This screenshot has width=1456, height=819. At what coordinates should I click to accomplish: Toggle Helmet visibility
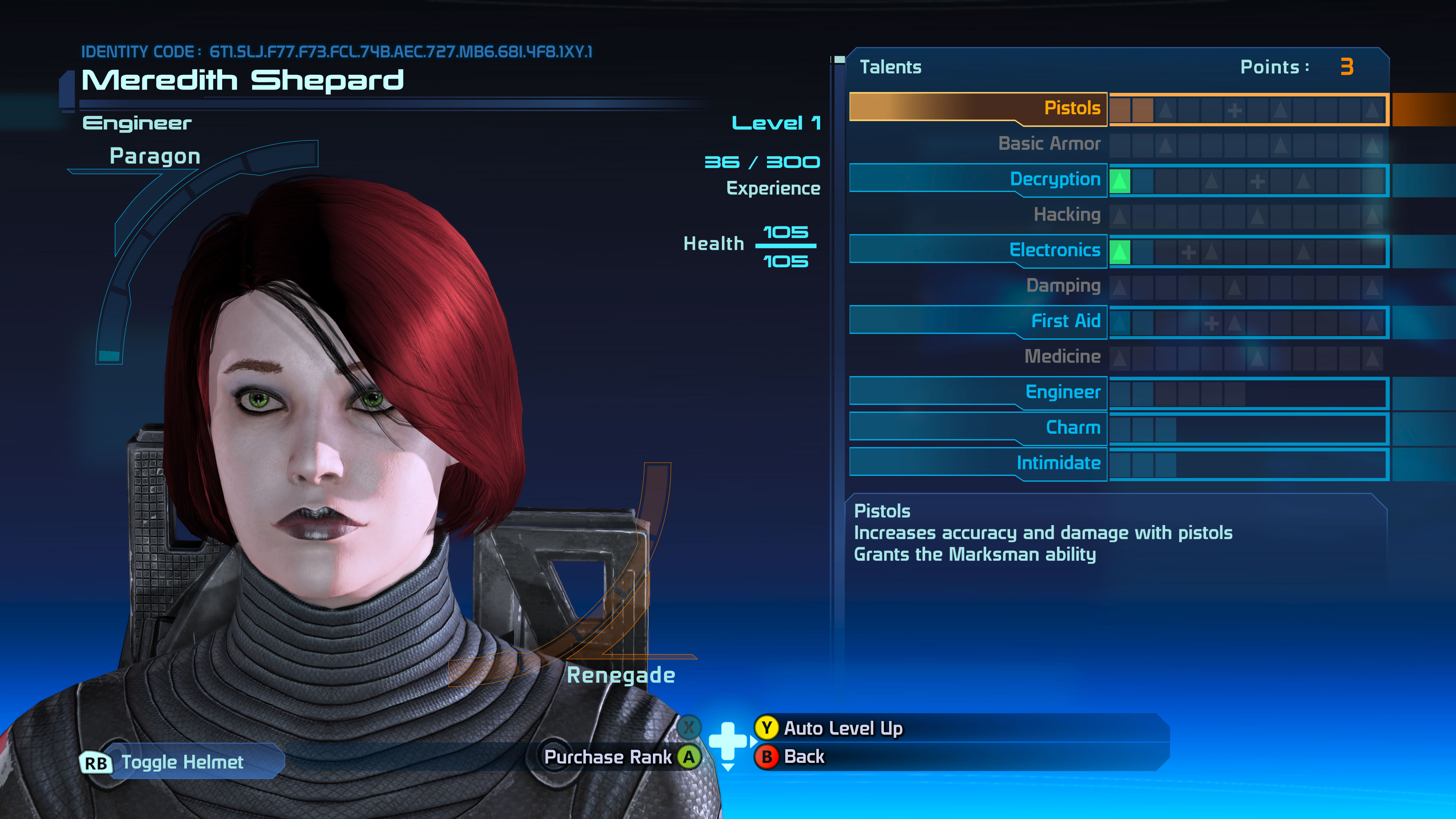click(x=181, y=762)
